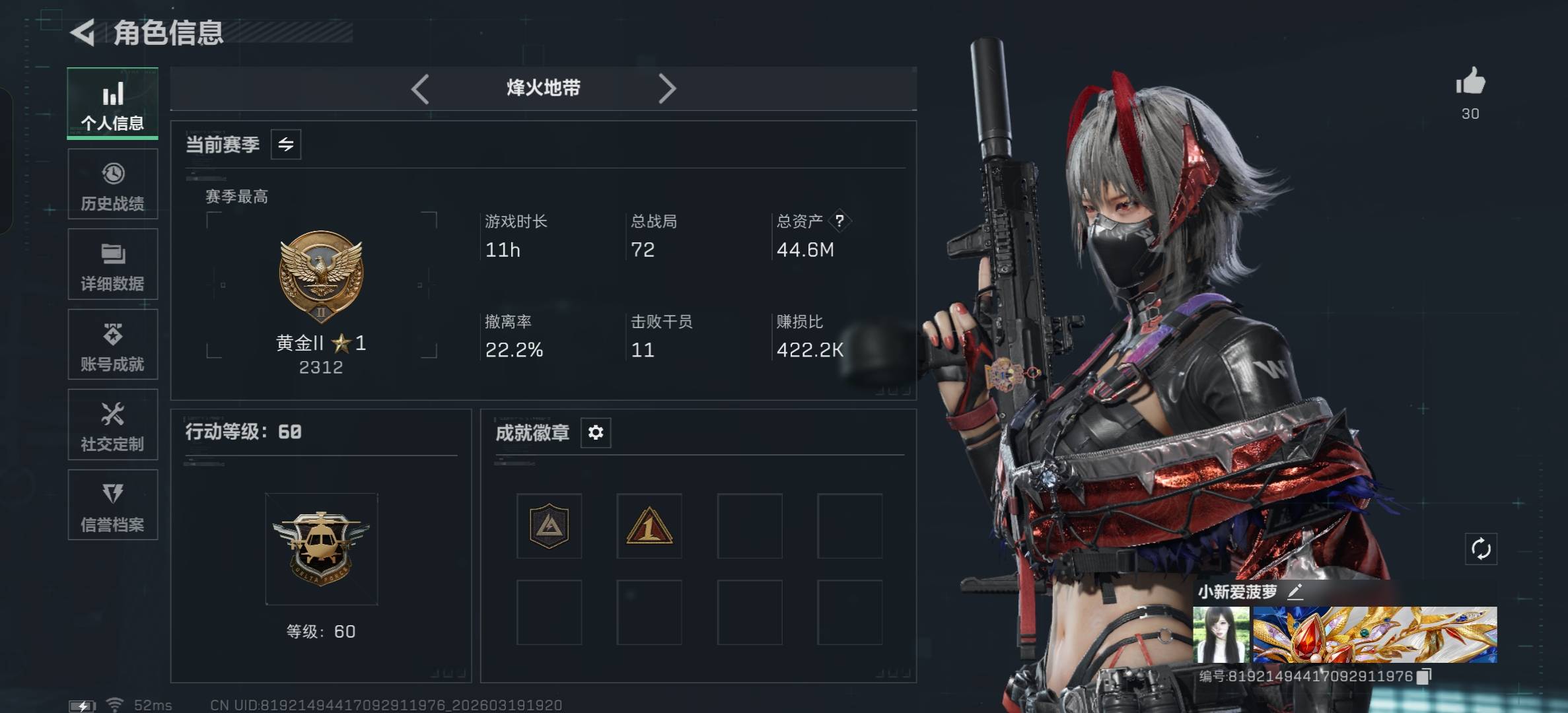
Task: Click the rotate character refresh button
Action: click(x=1481, y=549)
